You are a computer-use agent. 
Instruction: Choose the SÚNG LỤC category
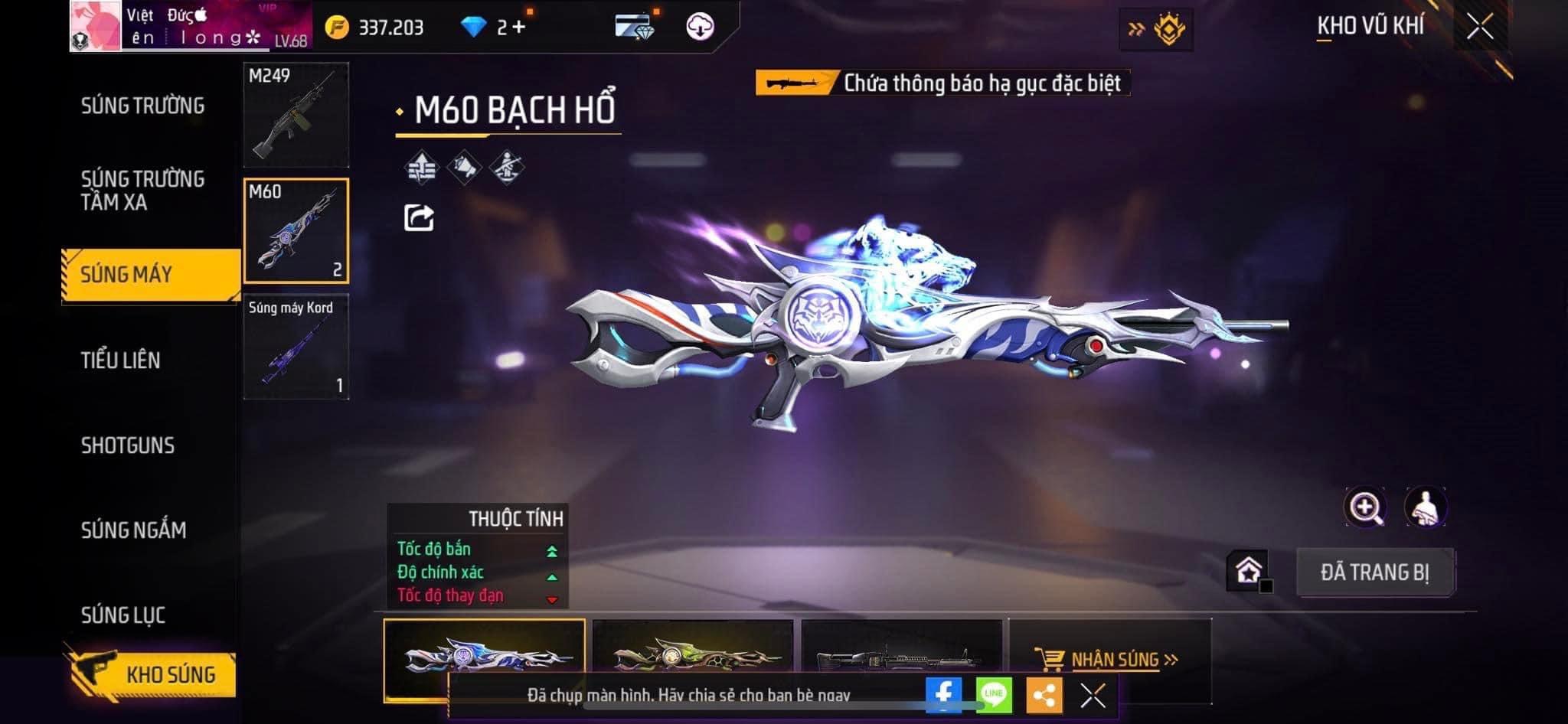(123, 615)
